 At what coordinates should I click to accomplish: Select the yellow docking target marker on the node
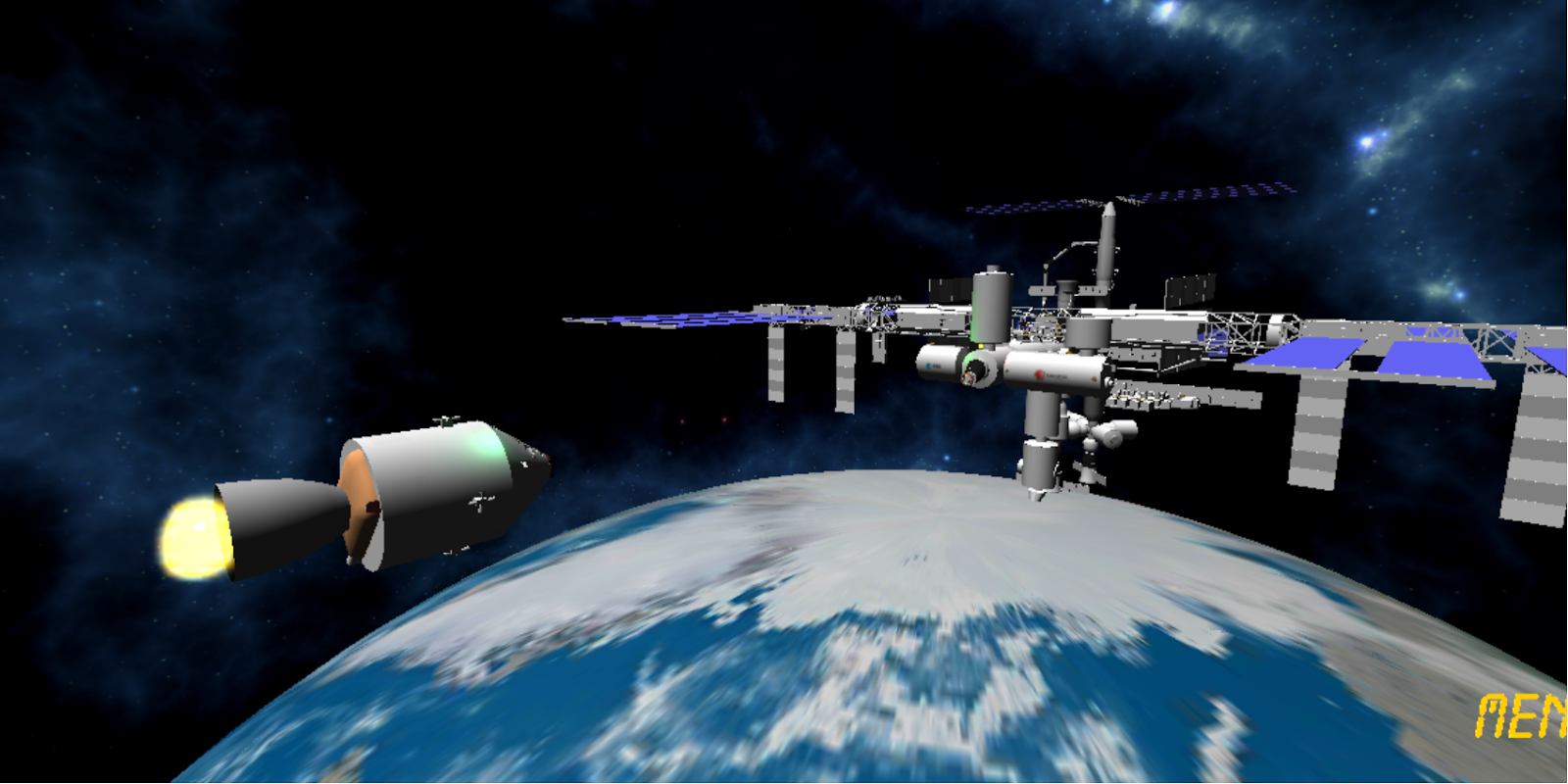pos(980,345)
